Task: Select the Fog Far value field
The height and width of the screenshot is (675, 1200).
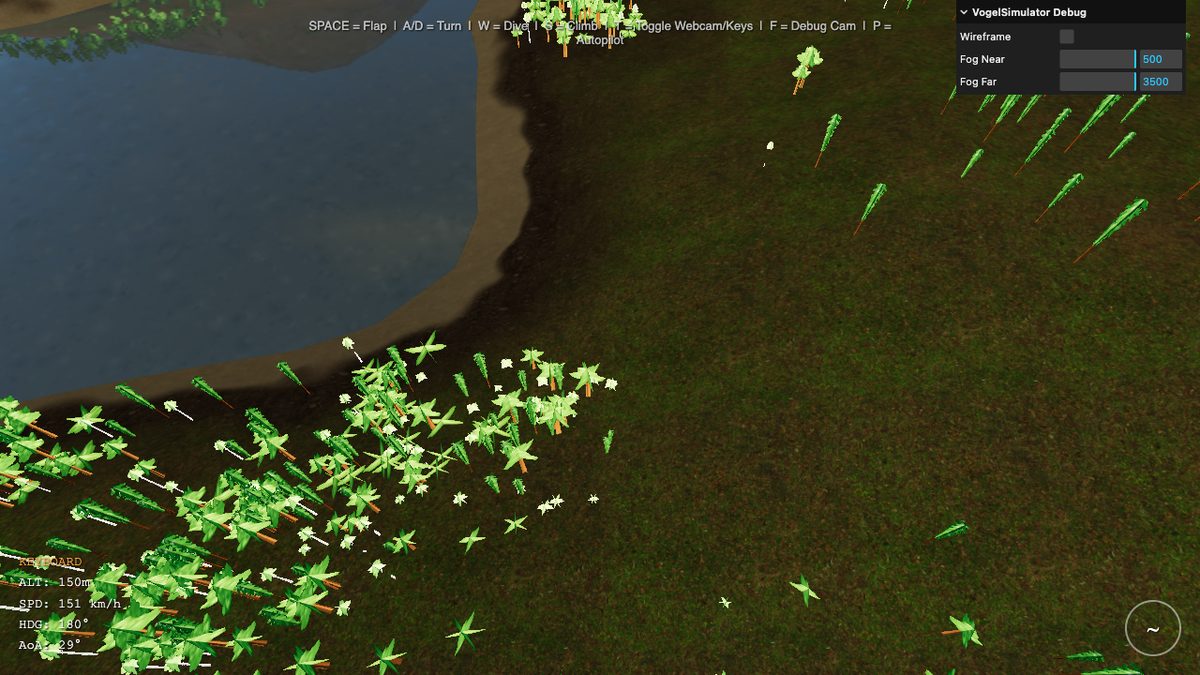Action: point(1160,82)
